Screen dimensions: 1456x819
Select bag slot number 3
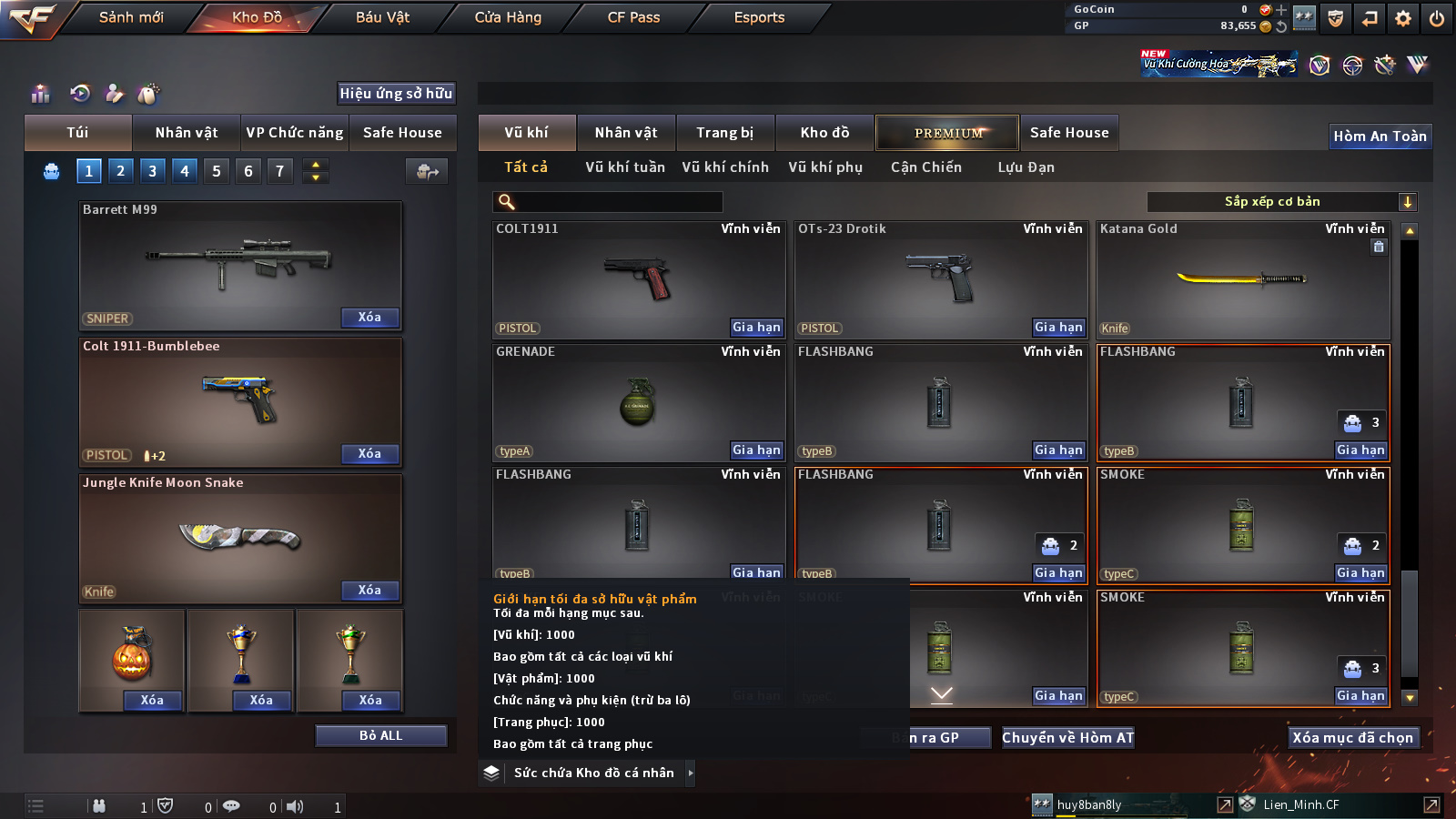tap(152, 171)
